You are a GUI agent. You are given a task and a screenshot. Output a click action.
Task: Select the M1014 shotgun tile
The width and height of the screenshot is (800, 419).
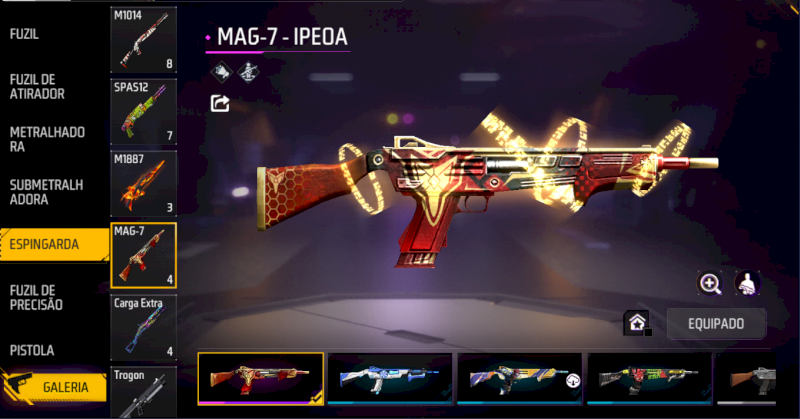pyautogui.click(x=144, y=40)
